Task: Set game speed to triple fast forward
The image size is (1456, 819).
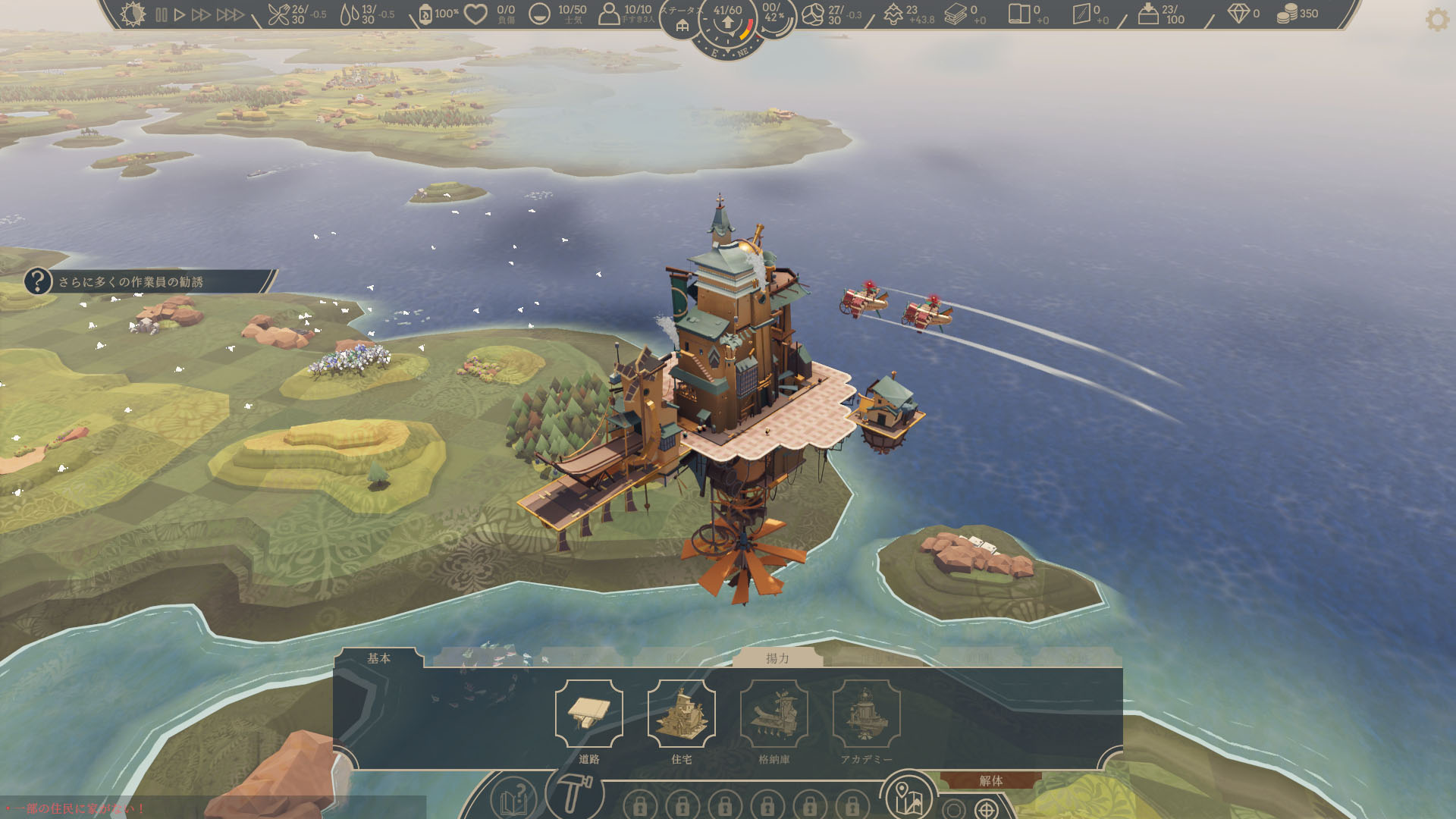Action: (x=230, y=14)
